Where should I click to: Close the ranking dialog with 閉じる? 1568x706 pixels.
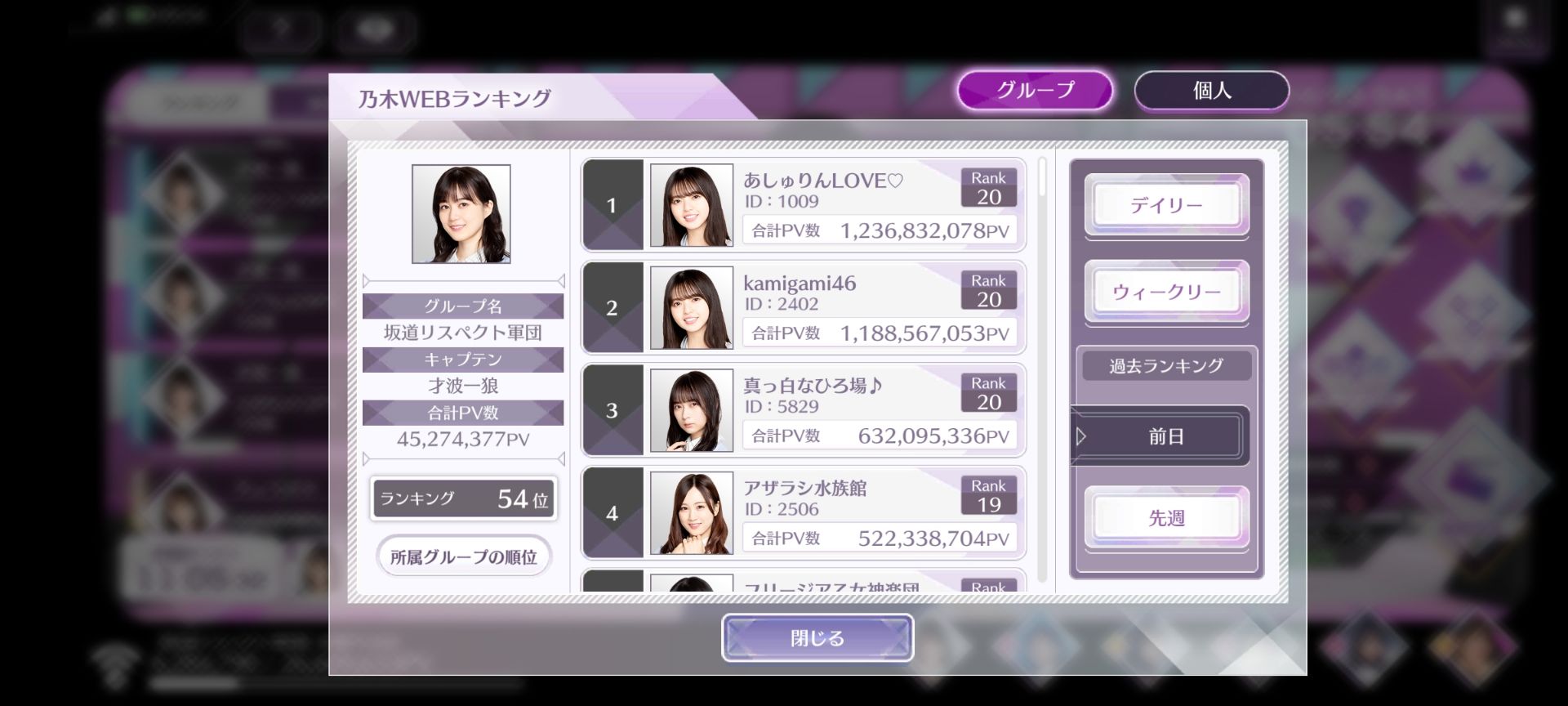click(817, 638)
